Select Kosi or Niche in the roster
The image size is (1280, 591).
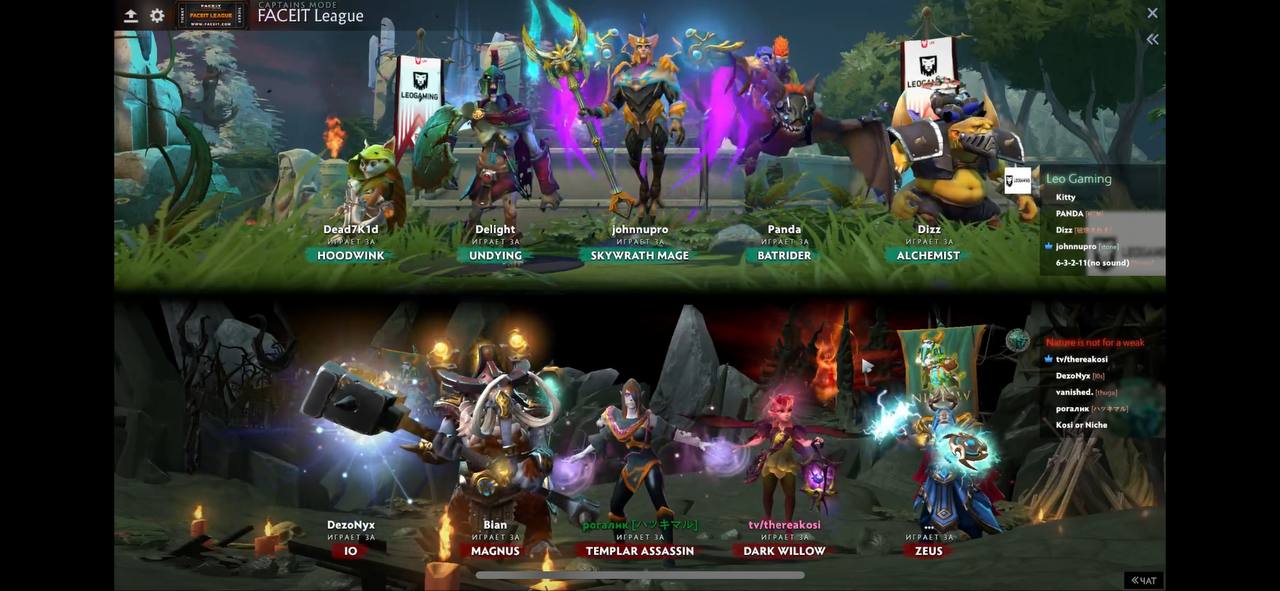coord(1081,425)
